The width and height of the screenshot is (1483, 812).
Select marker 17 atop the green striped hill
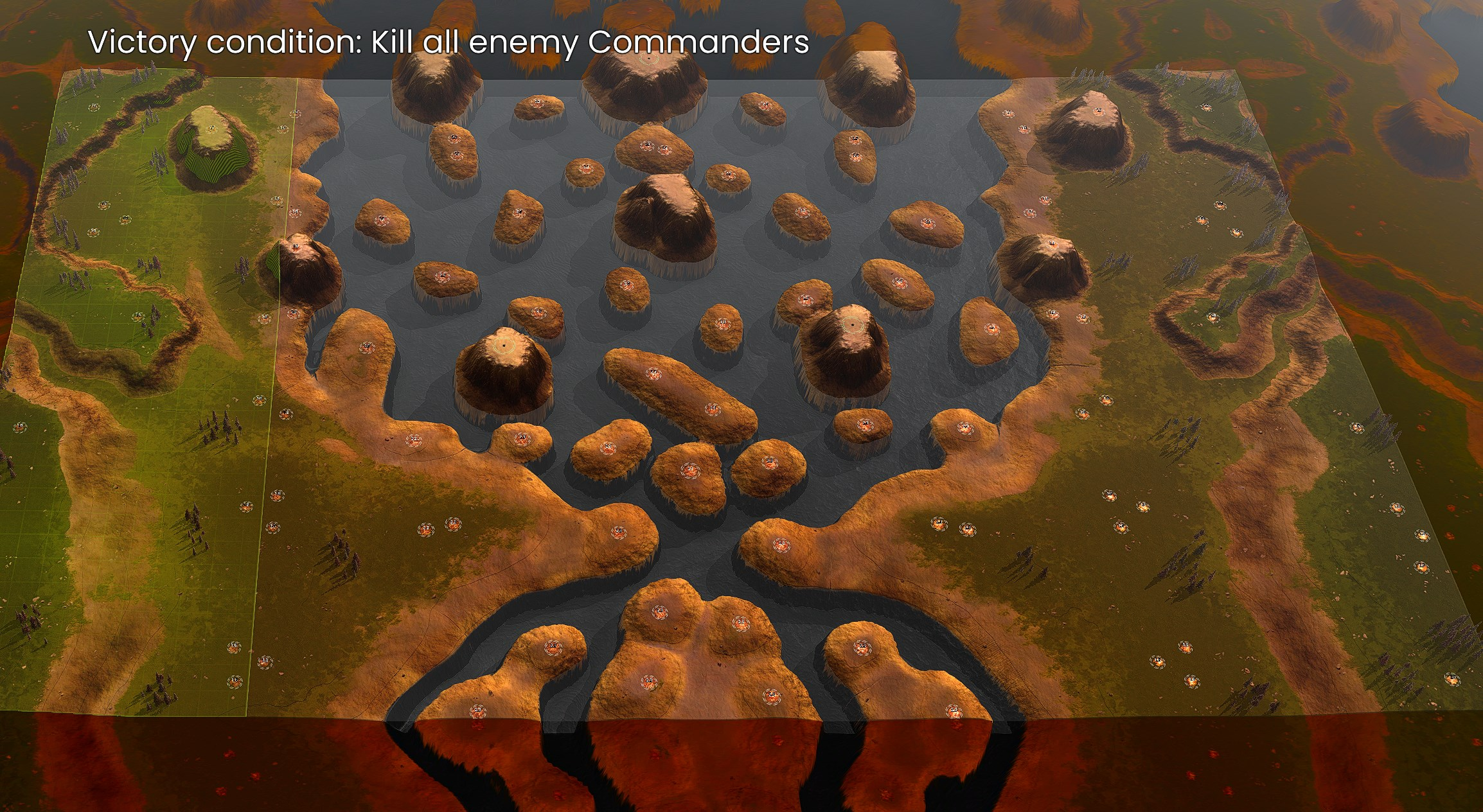[212, 128]
